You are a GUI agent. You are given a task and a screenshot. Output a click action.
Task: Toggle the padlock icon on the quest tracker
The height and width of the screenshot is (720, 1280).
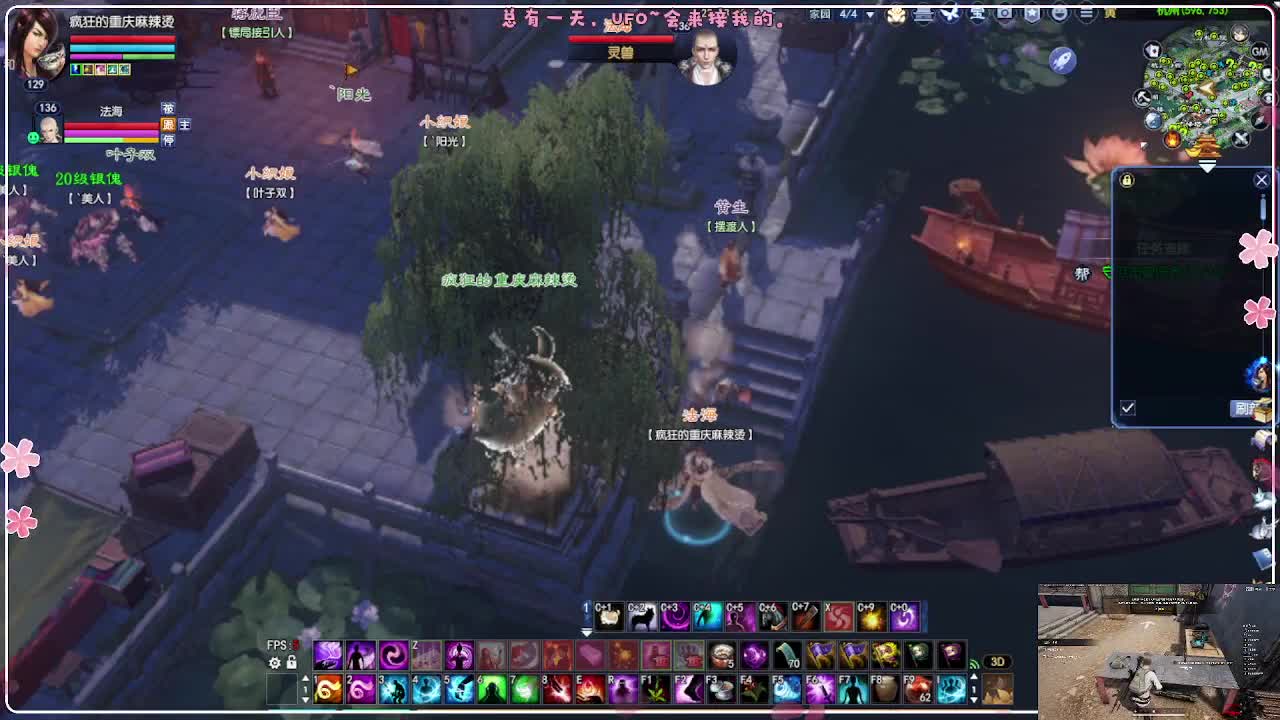(1127, 181)
